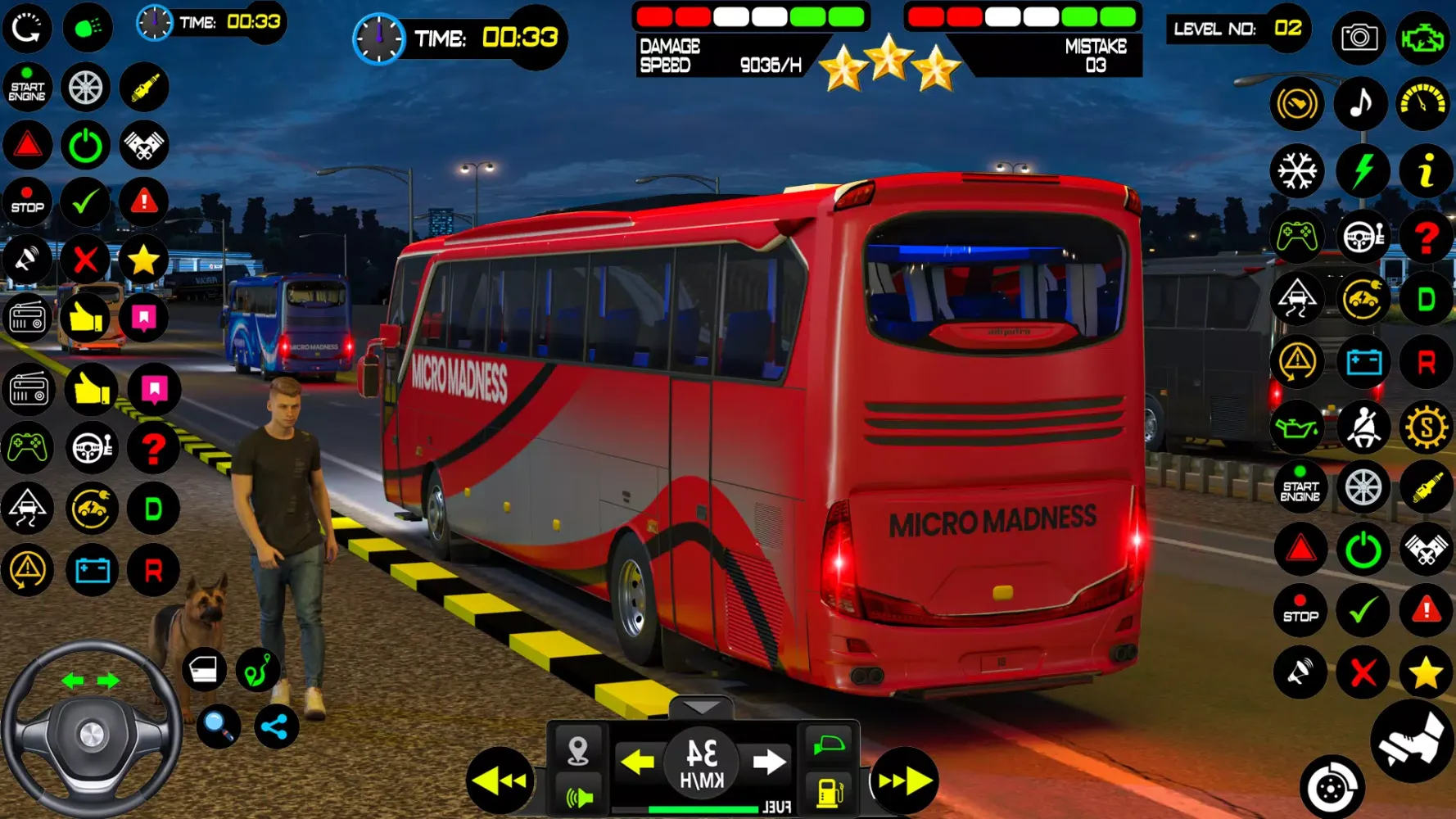Activate the snowflake air conditioning icon
The width and height of the screenshot is (1456, 819).
click(x=1297, y=171)
